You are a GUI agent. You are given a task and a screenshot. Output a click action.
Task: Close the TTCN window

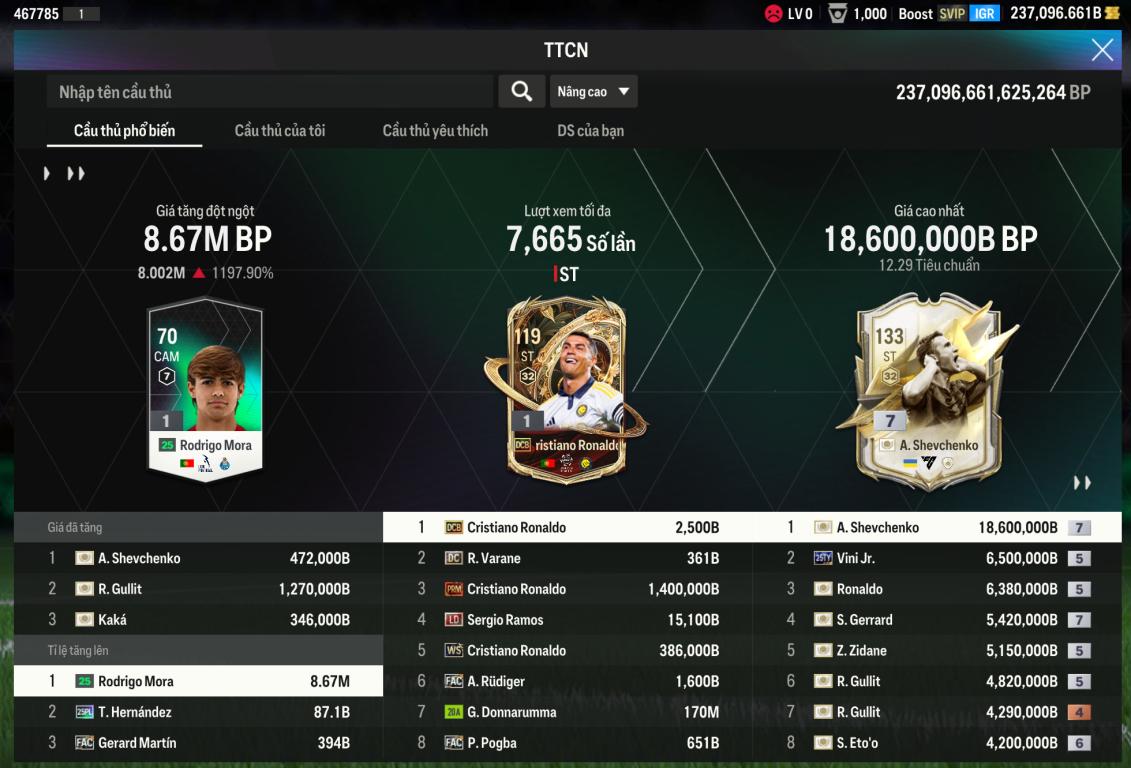pyautogui.click(x=1102, y=50)
